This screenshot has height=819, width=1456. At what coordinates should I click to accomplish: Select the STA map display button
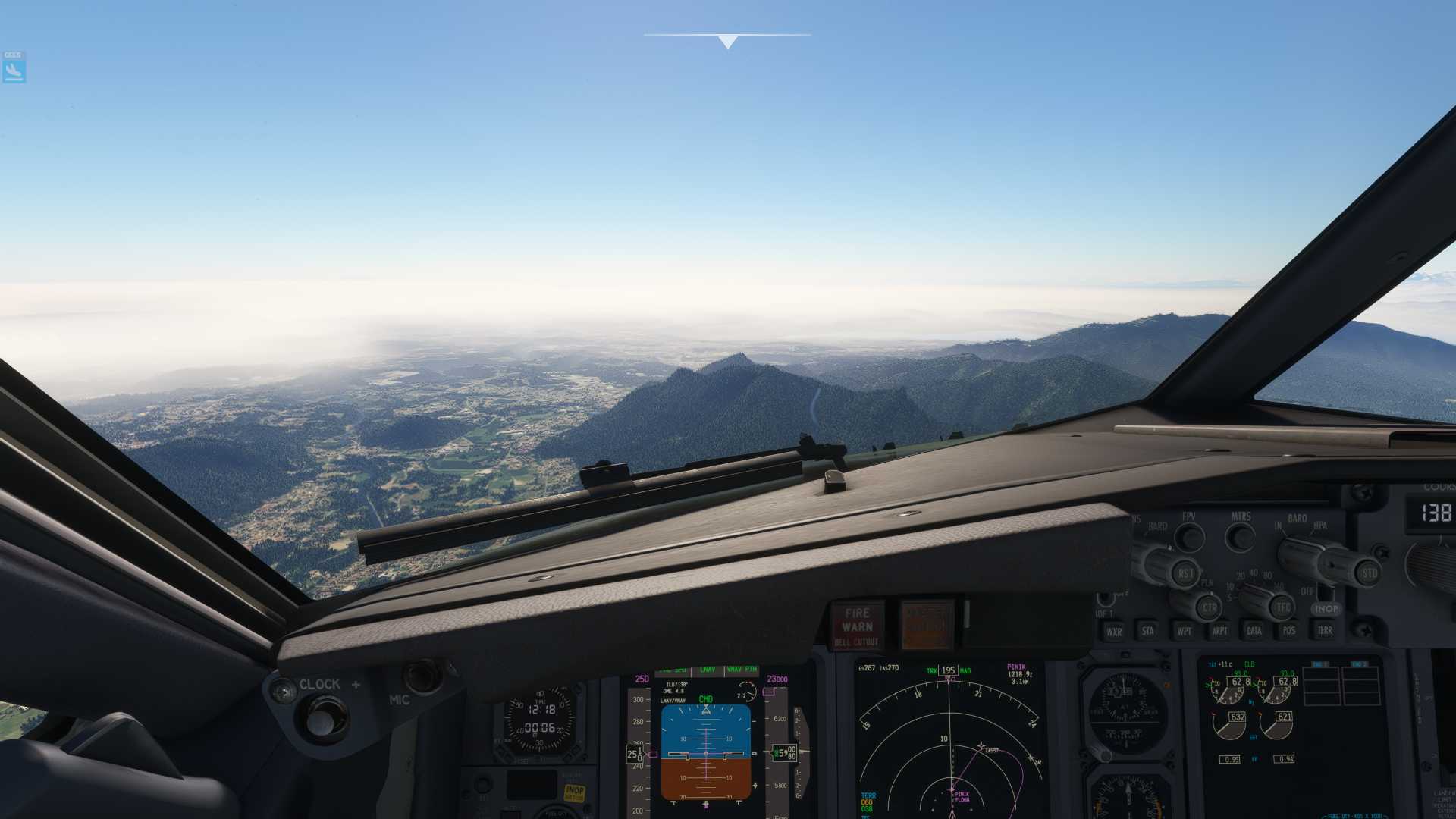(x=1149, y=631)
